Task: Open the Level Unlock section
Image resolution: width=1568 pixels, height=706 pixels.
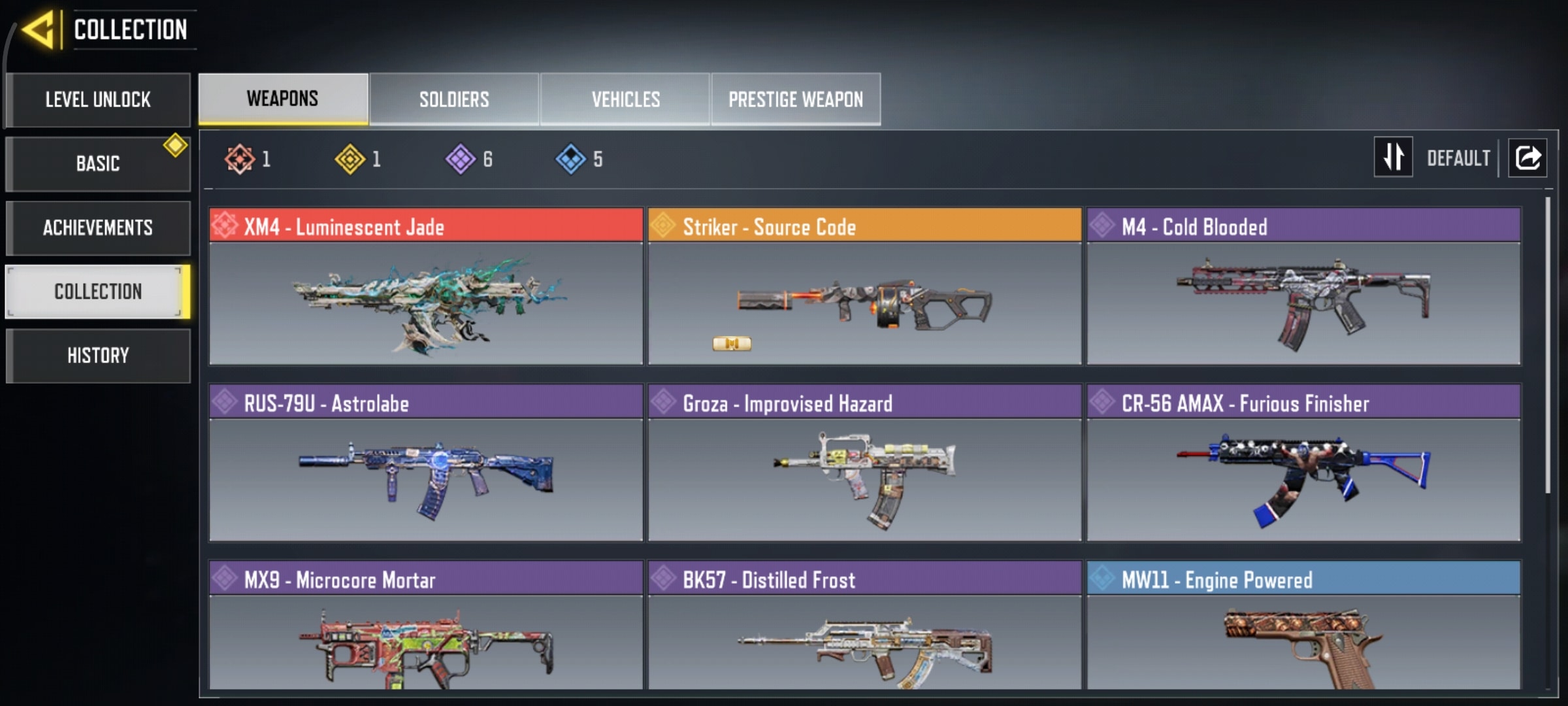Action: click(98, 99)
